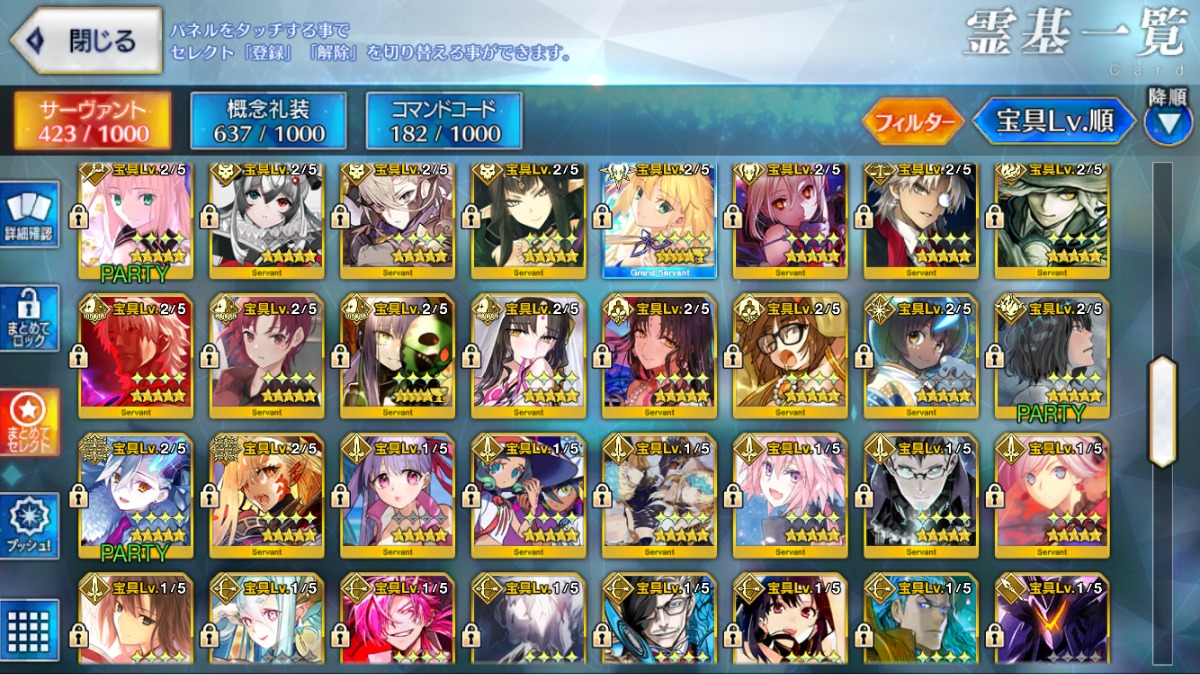
Task: Click the vertical scrollbar handle
Action: 1162,410
